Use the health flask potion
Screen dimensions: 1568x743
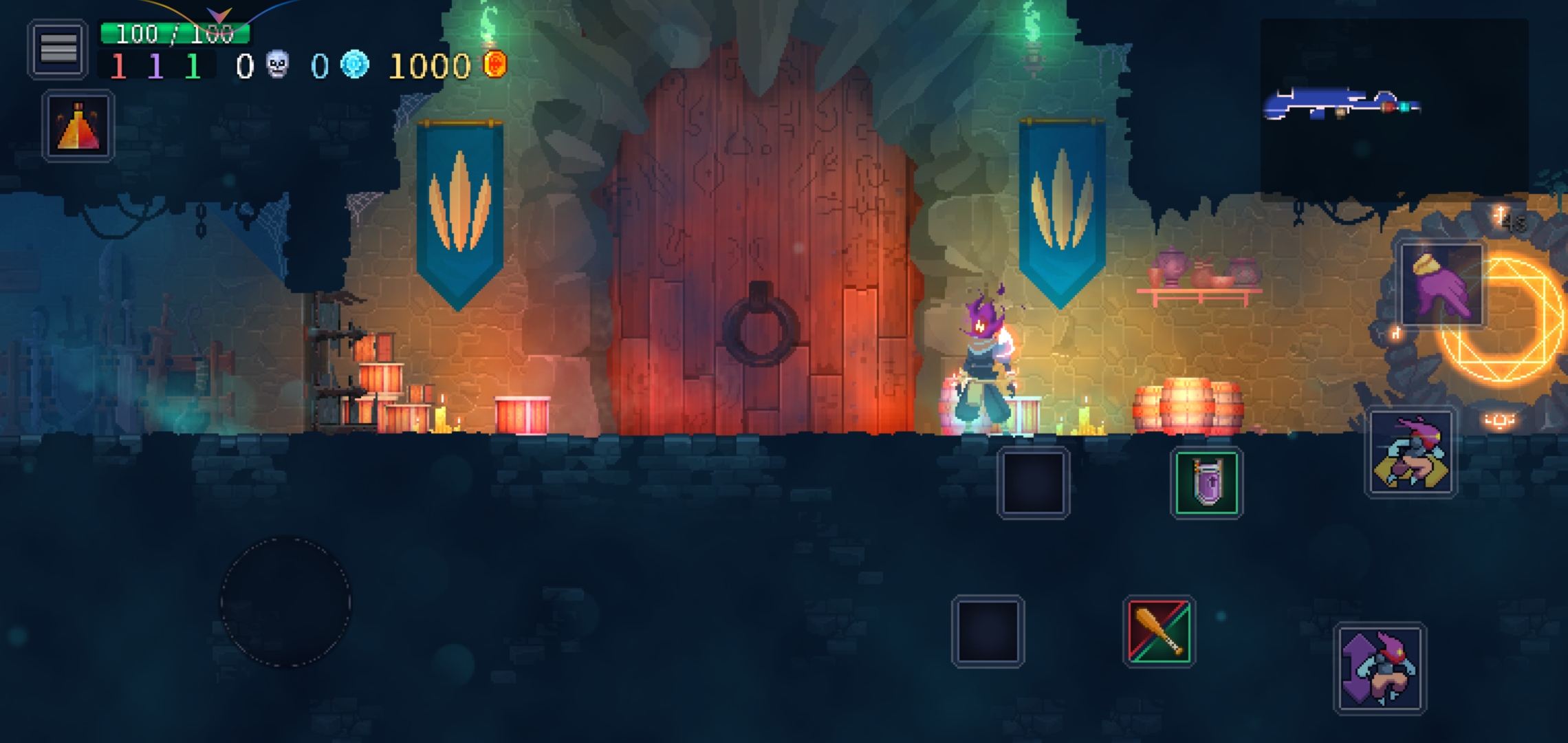78,126
